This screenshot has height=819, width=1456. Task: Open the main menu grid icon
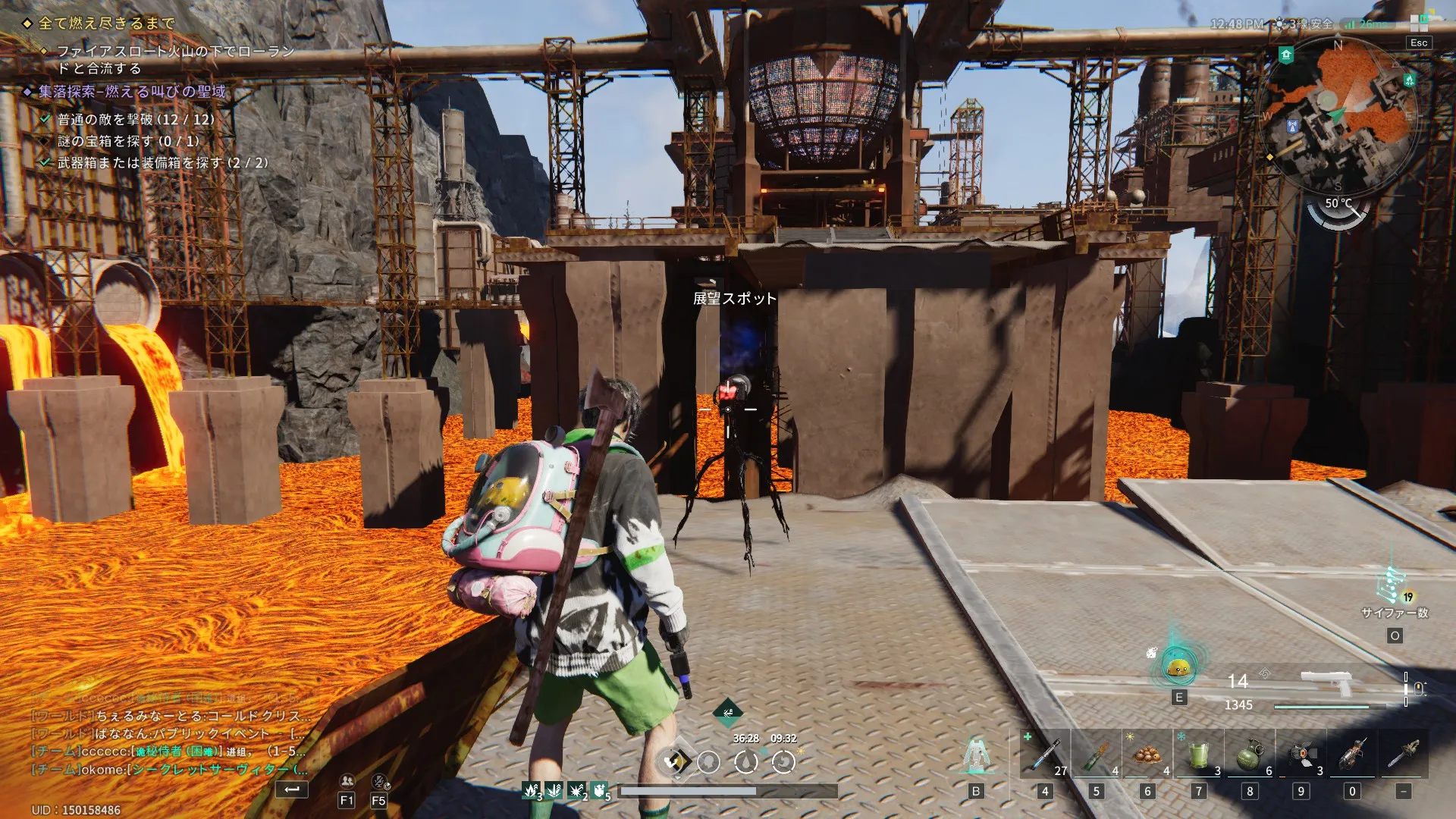[1419, 22]
